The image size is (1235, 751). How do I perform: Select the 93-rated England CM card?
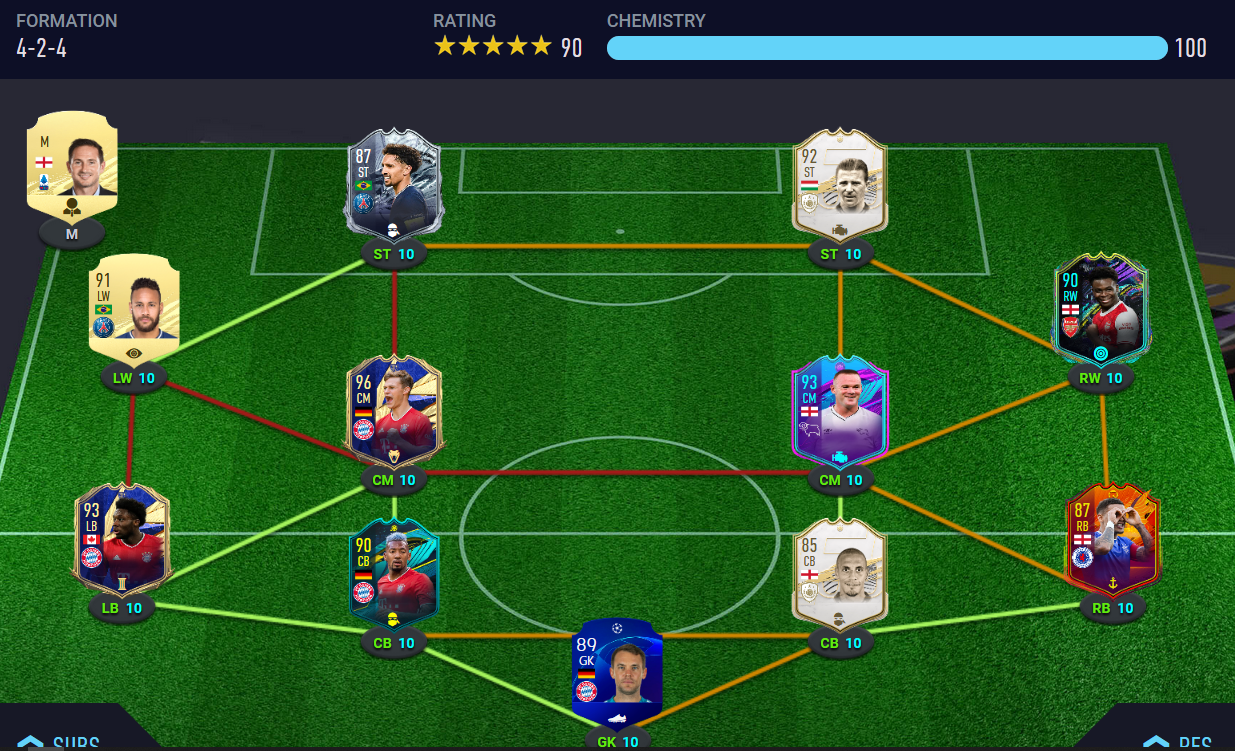tap(840, 412)
